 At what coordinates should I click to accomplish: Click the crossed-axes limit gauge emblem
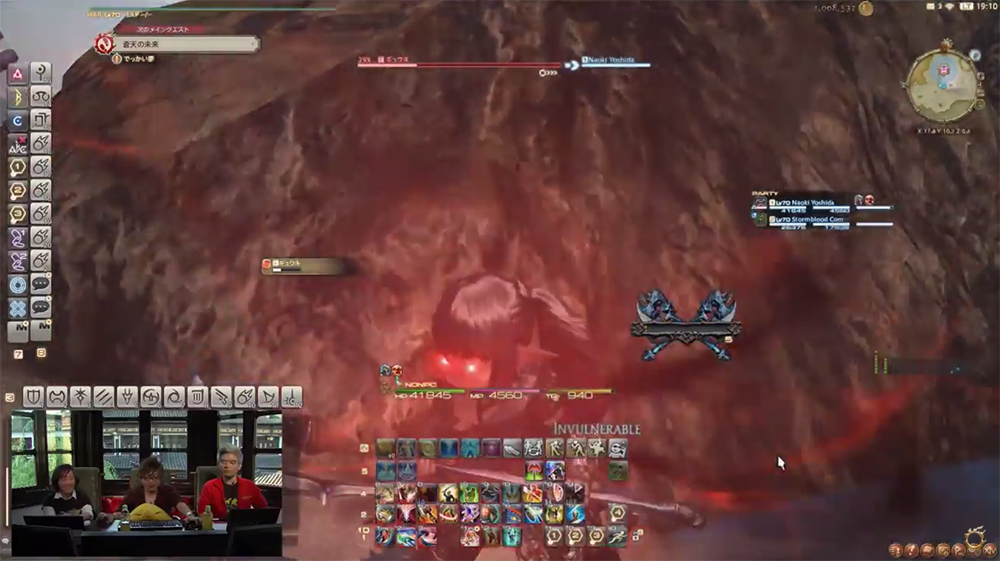point(686,325)
